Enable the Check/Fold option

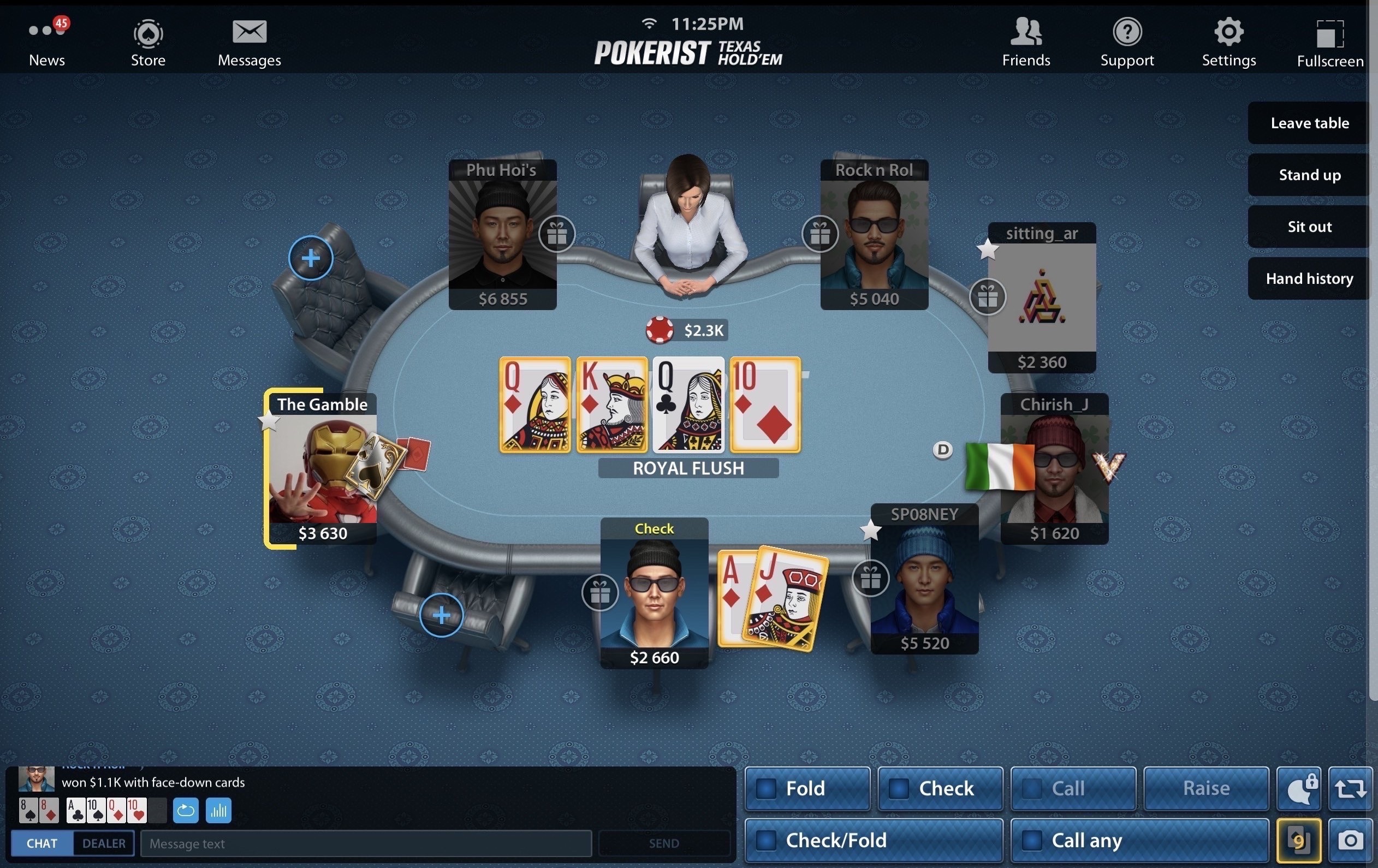click(x=767, y=841)
